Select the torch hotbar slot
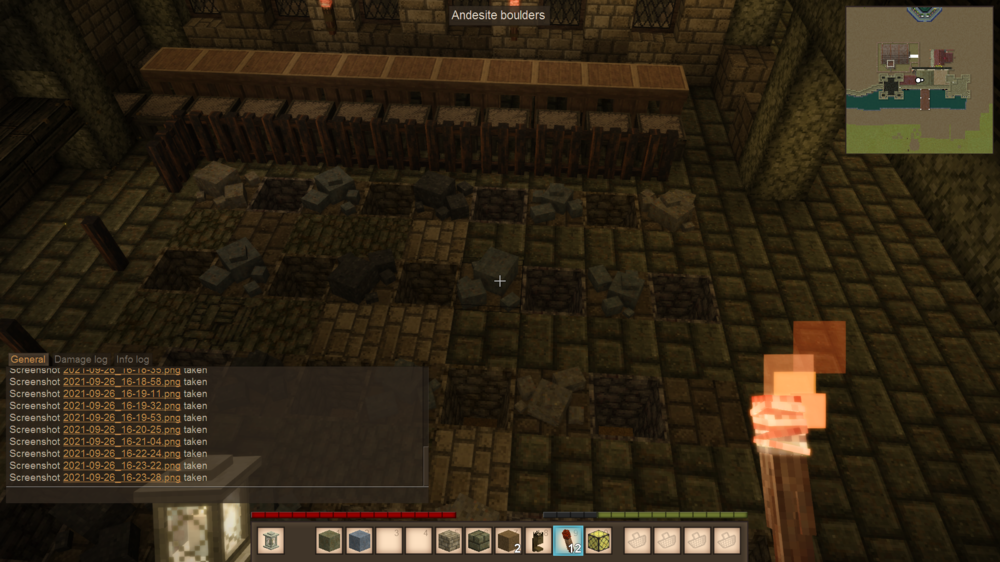This screenshot has width=1000, height=562. pyautogui.click(x=568, y=541)
